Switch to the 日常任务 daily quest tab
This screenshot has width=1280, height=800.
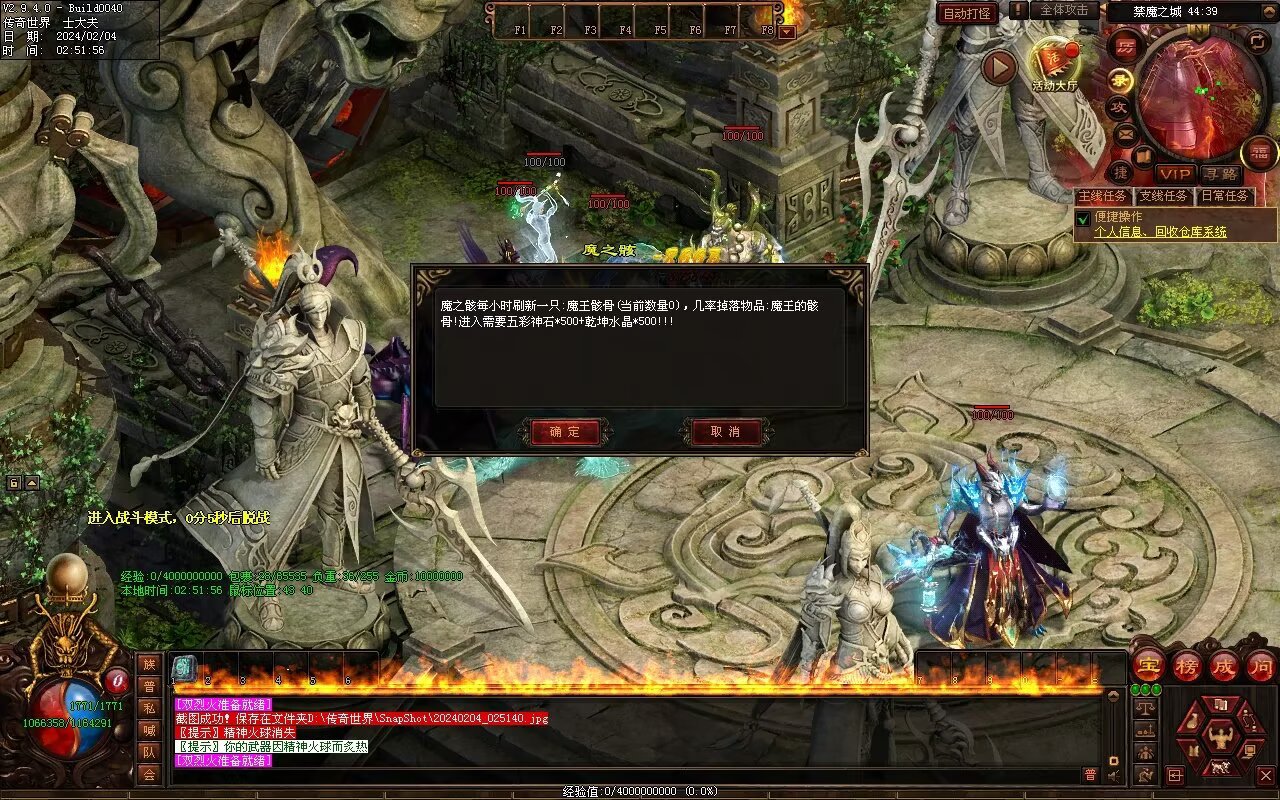click(x=1224, y=196)
